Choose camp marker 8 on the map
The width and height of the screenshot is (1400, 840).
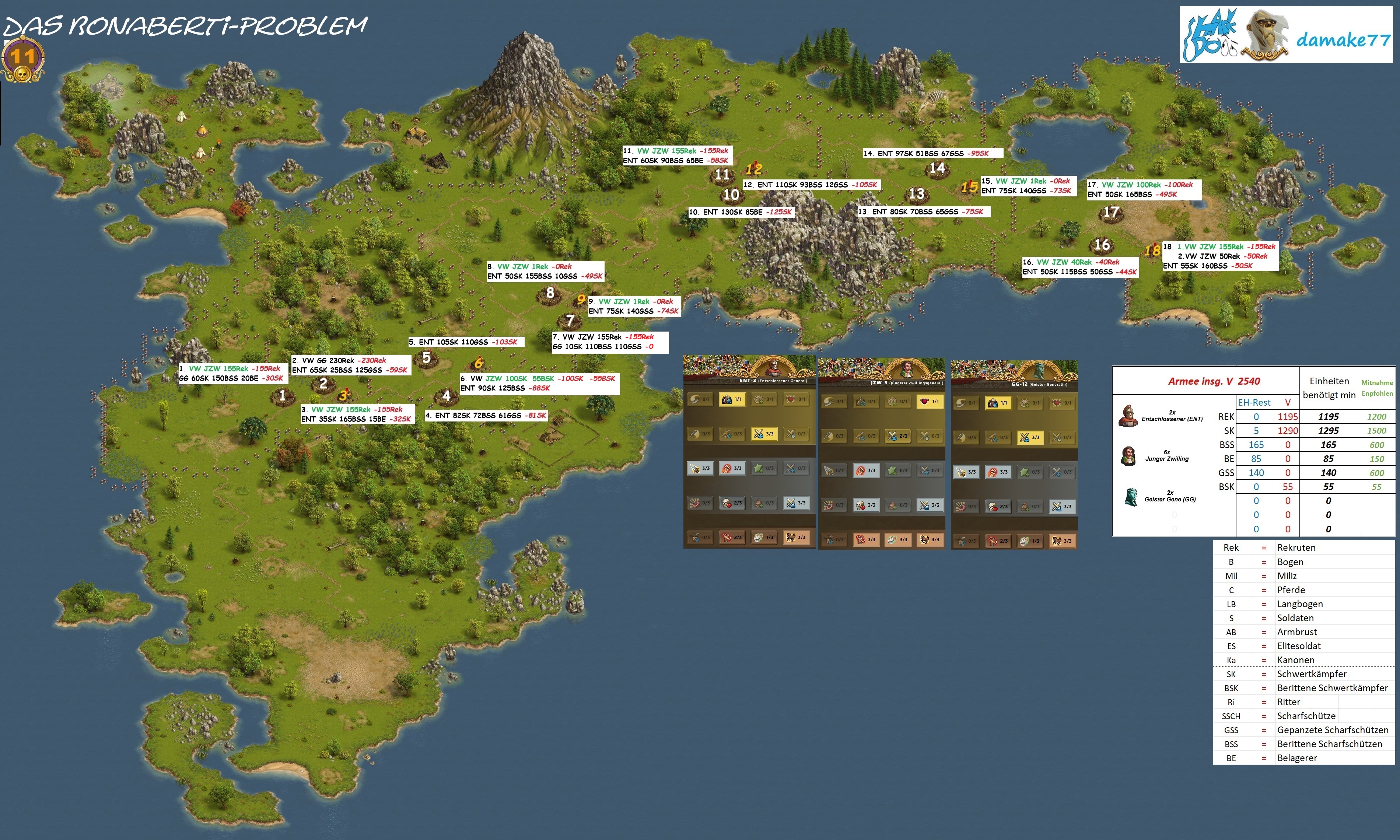[550, 293]
